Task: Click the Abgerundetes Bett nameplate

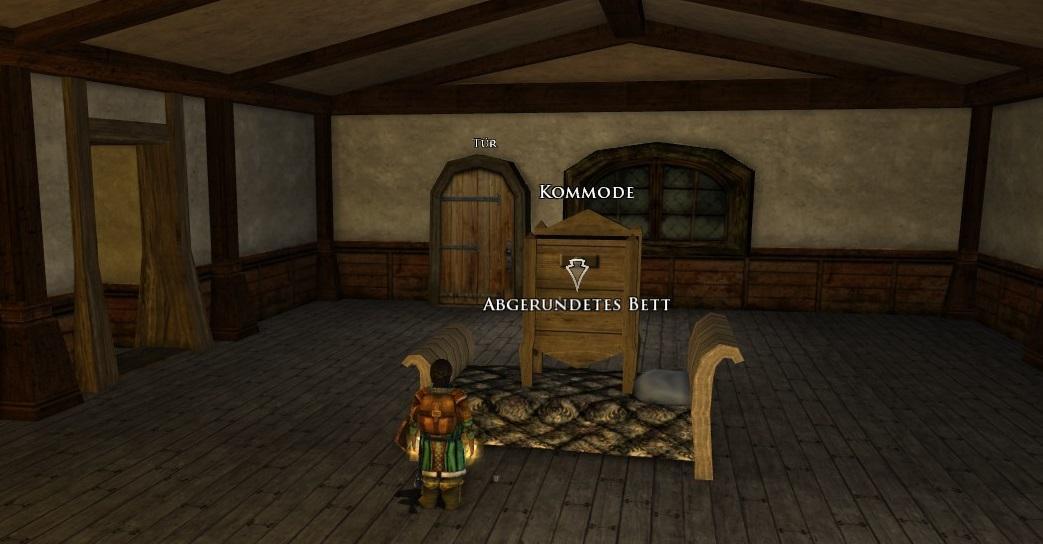Action: tap(576, 304)
